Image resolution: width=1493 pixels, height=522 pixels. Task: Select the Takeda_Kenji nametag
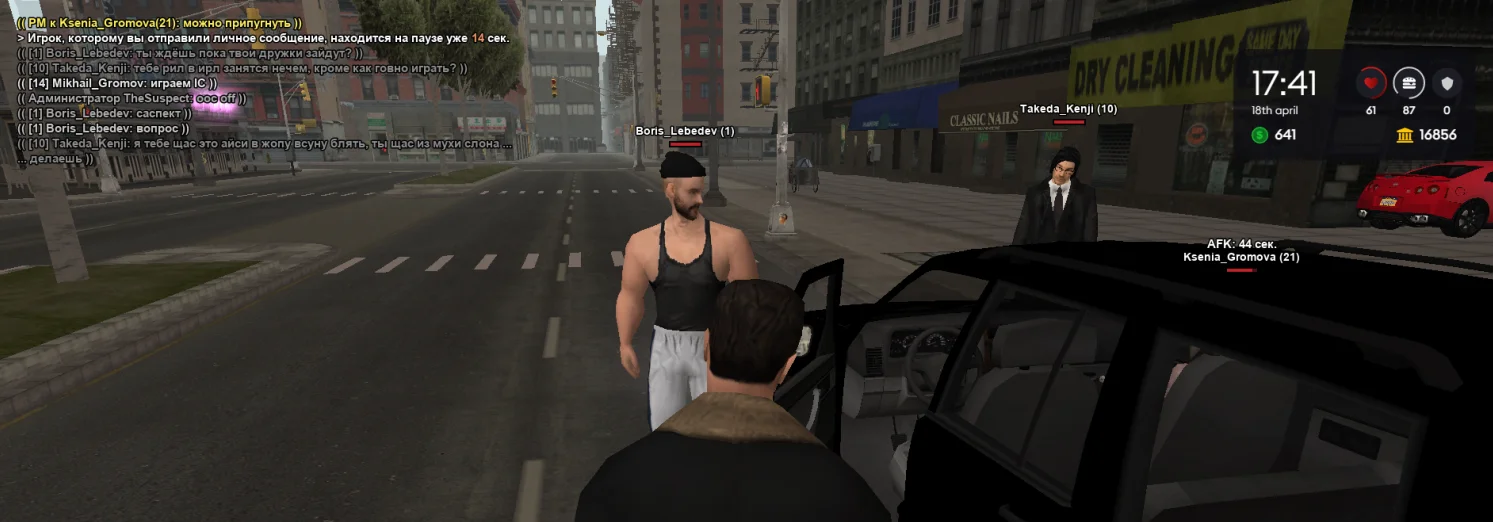click(1068, 108)
